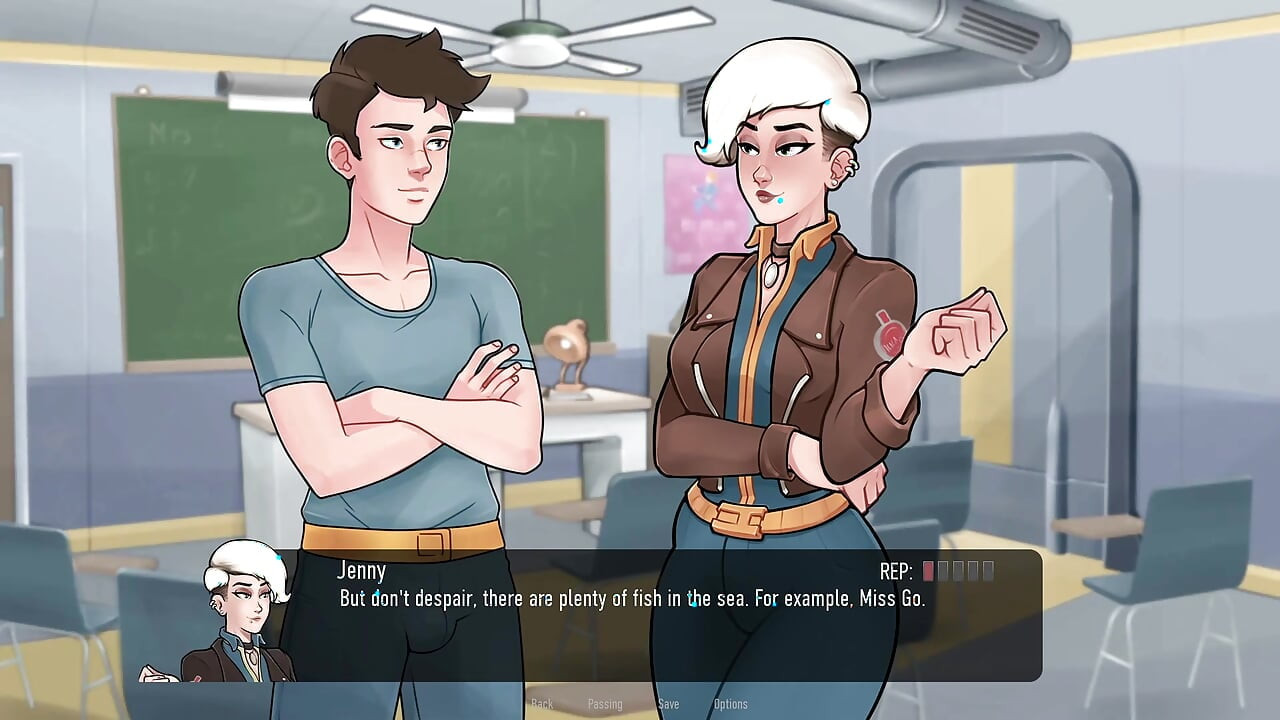The width and height of the screenshot is (1280, 720).
Task: Click Back to rewind dialogue
Action: click(x=543, y=704)
